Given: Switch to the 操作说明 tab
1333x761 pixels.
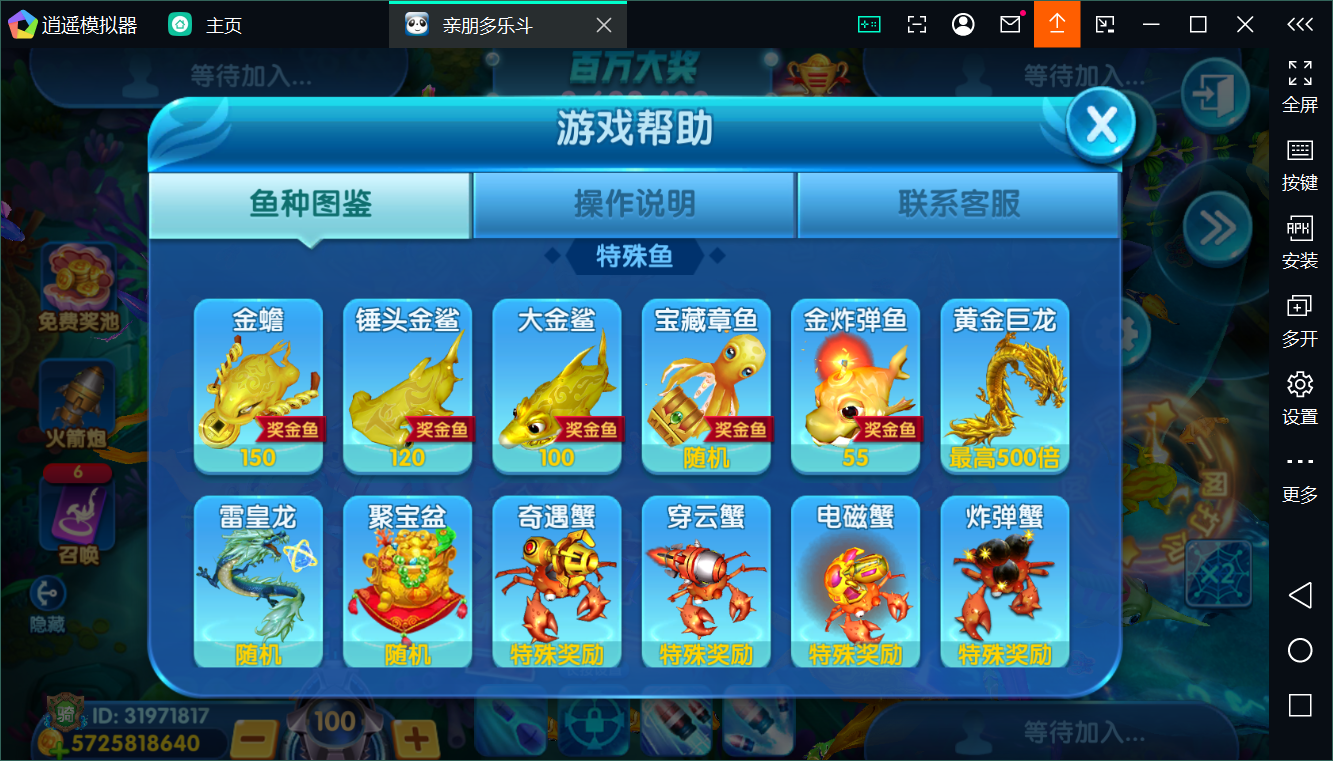Looking at the screenshot, I should pos(634,202).
